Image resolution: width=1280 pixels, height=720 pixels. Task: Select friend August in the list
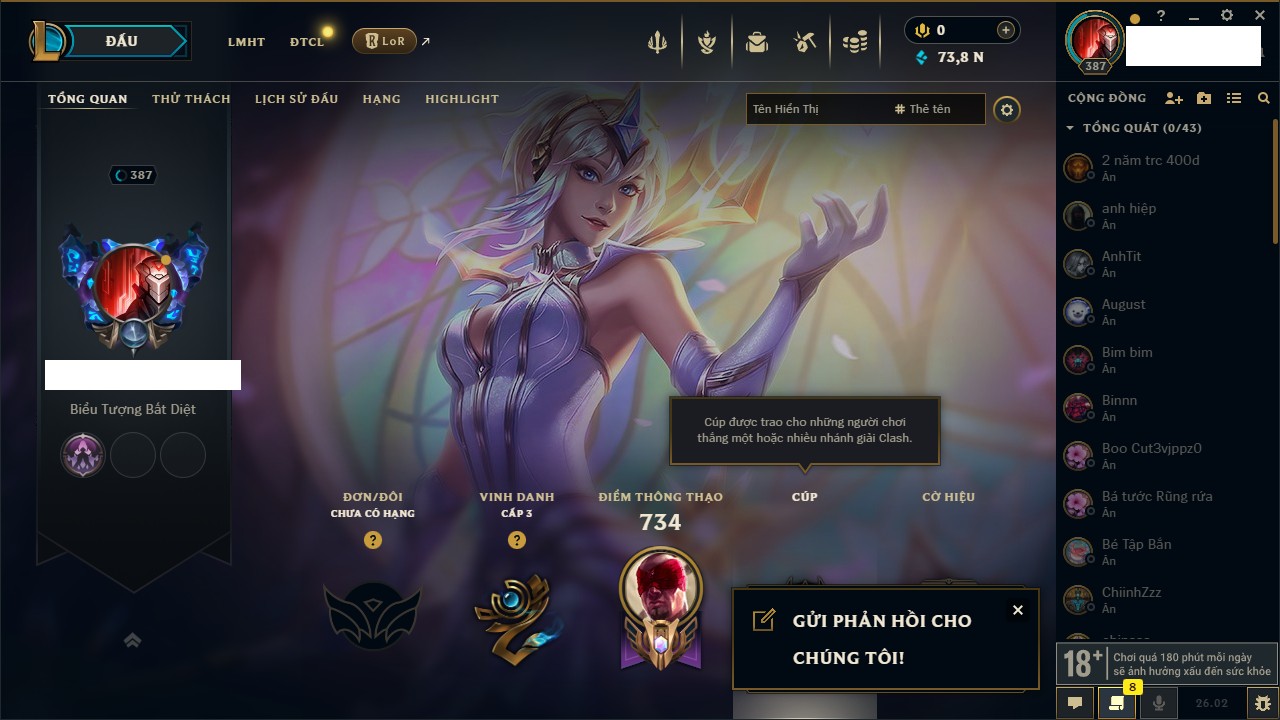click(1124, 311)
